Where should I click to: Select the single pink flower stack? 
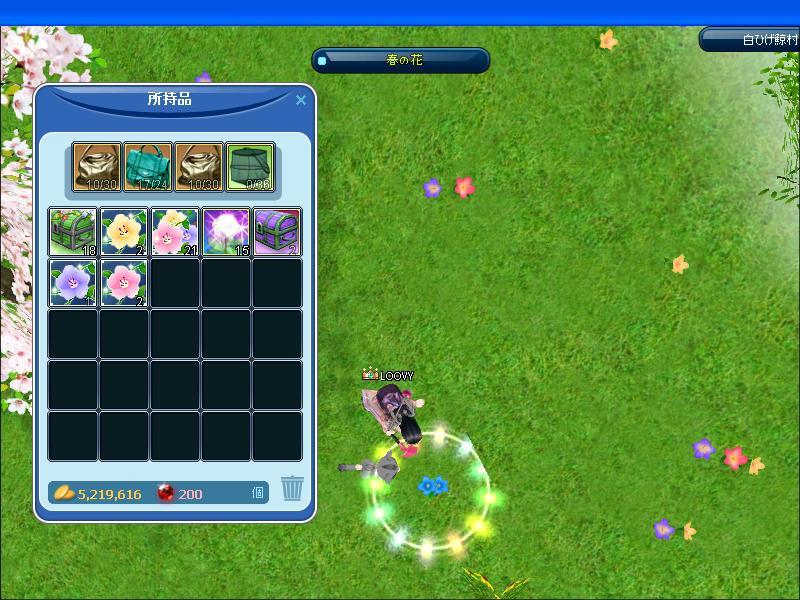coord(124,283)
